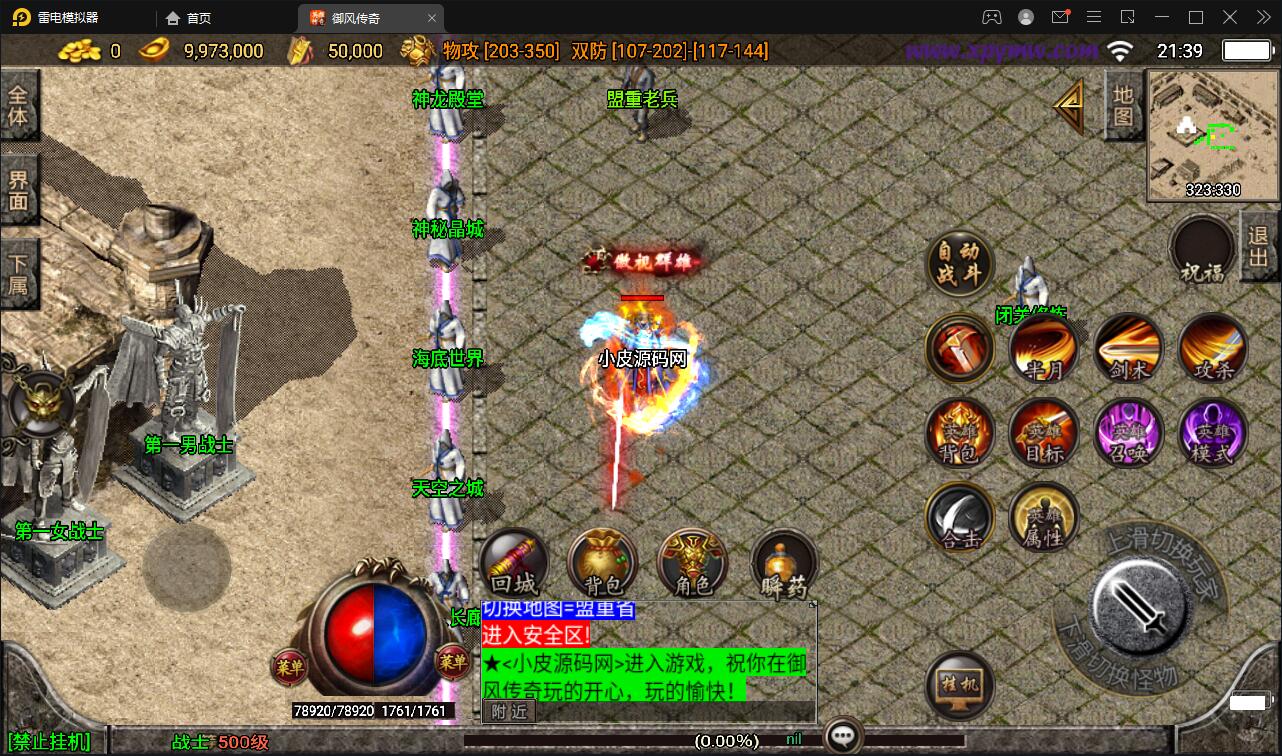Open the 英雄背包 hero bag
This screenshot has height=756, width=1282.
(x=960, y=433)
